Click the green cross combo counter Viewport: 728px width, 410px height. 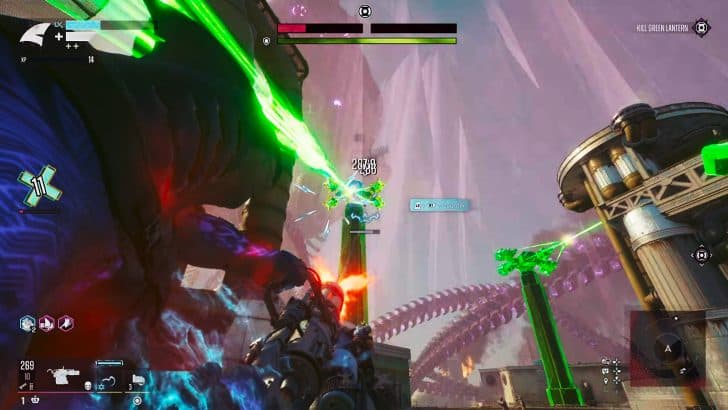(39, 187)
